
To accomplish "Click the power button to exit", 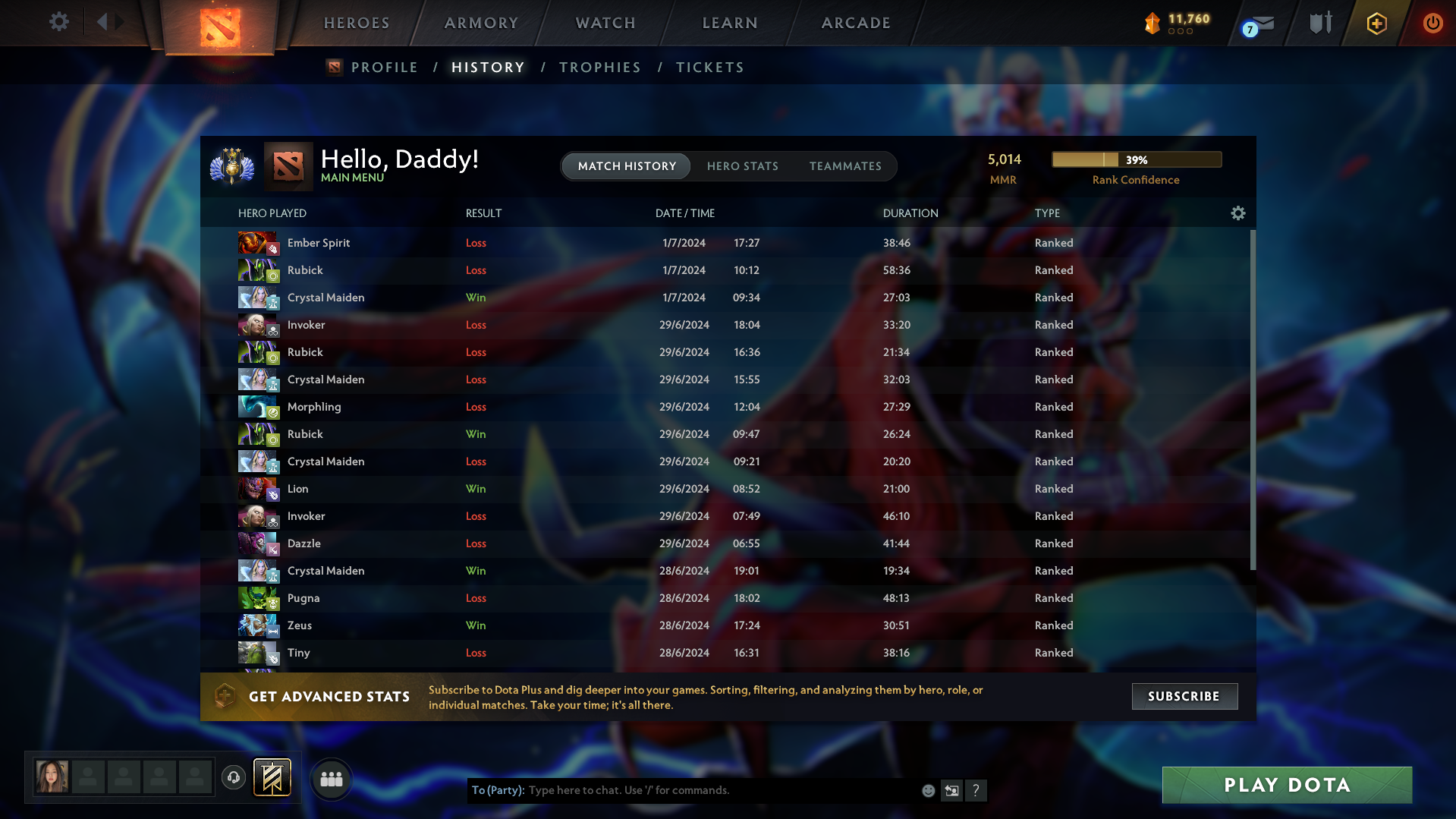I will pyautogui.click(x=1432, y=23).
